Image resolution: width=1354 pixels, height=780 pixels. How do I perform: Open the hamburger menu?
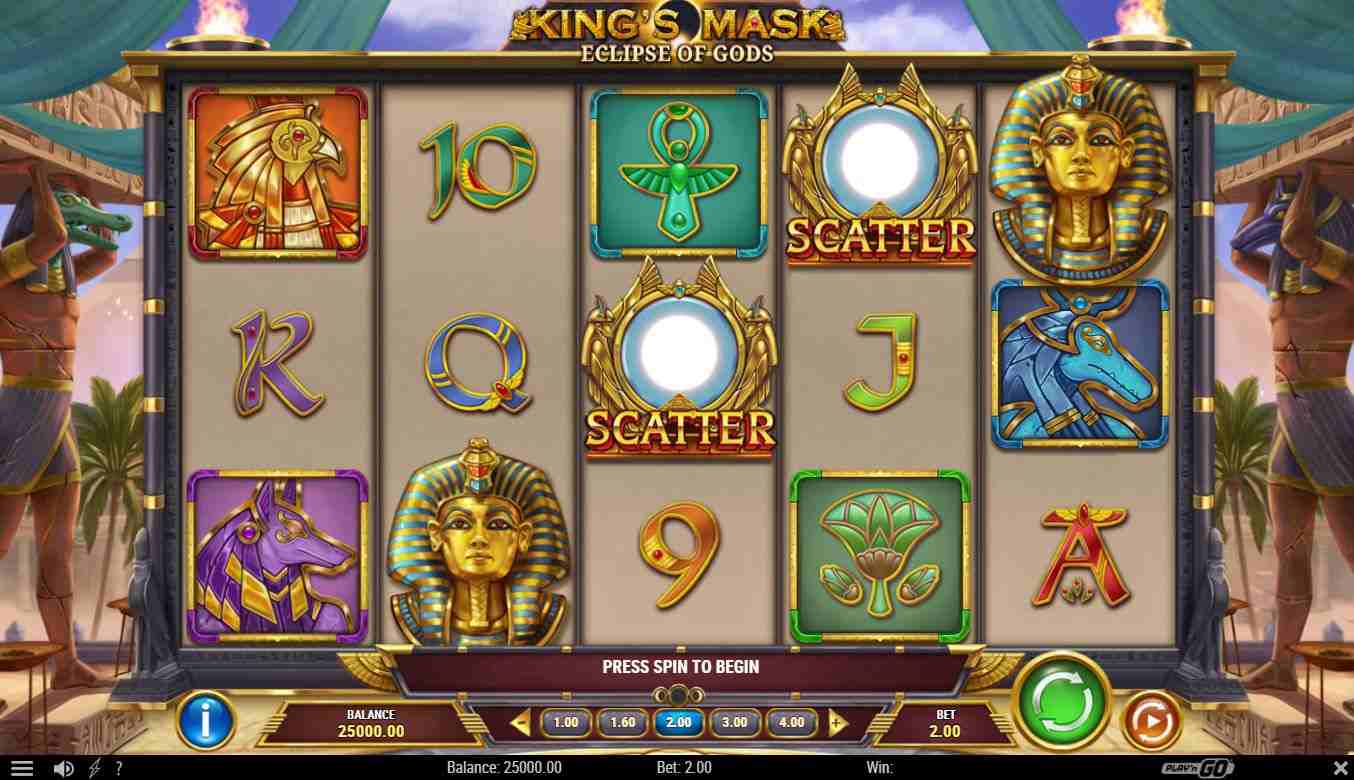(x=21, y=768)
